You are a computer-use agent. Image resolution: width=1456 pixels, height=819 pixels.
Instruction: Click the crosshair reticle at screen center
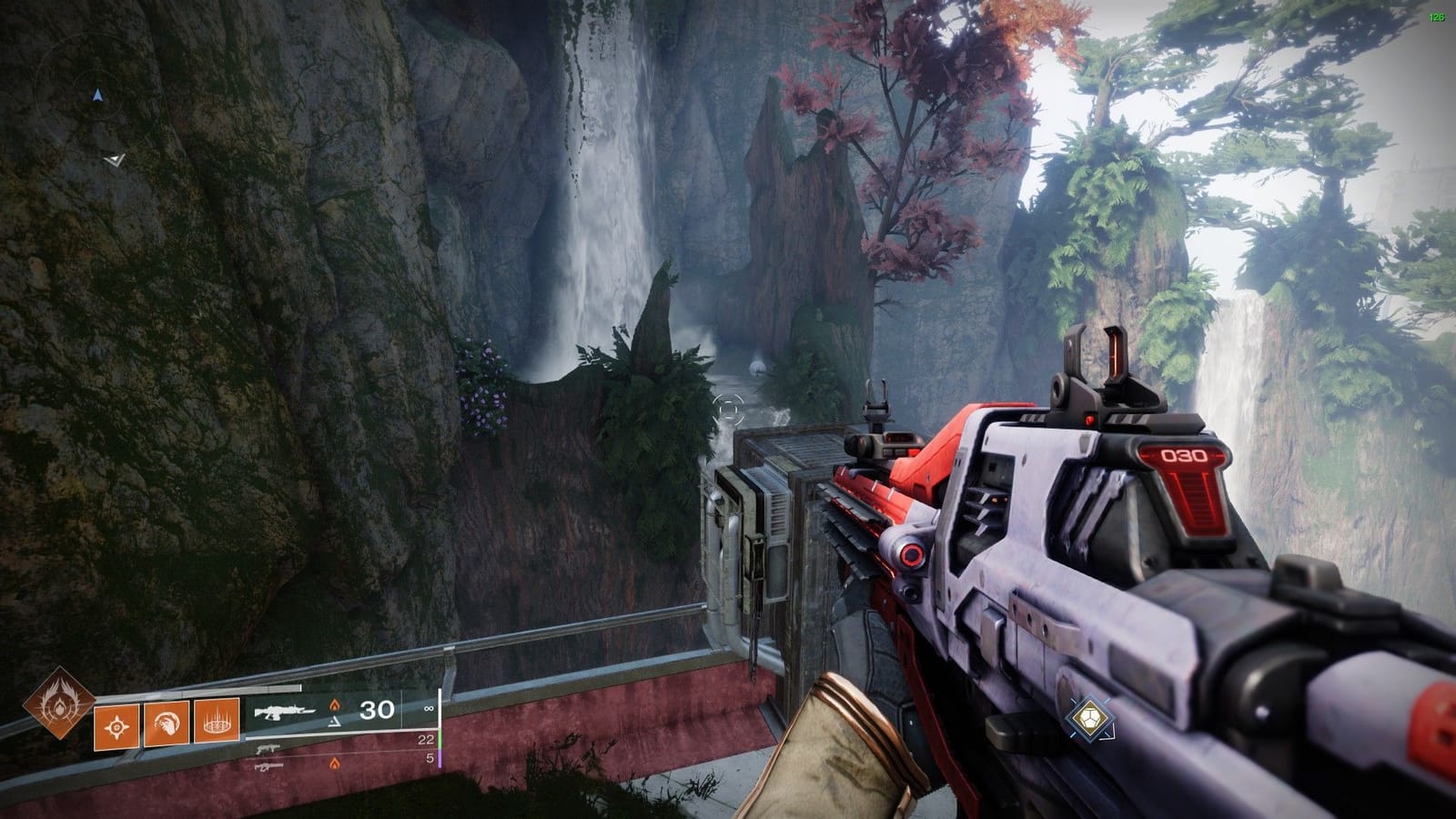728,411
